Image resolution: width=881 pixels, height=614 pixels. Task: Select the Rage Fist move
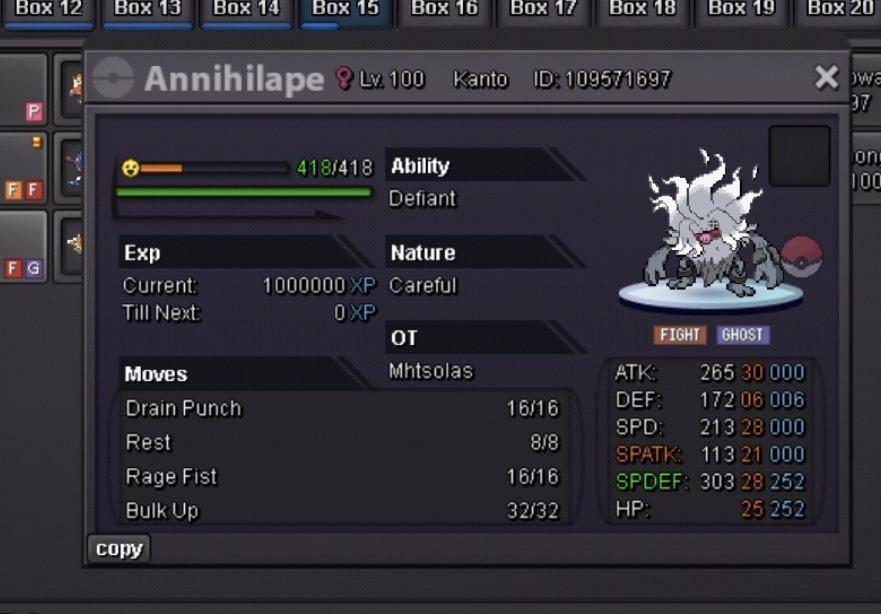[x=342, y=476]
